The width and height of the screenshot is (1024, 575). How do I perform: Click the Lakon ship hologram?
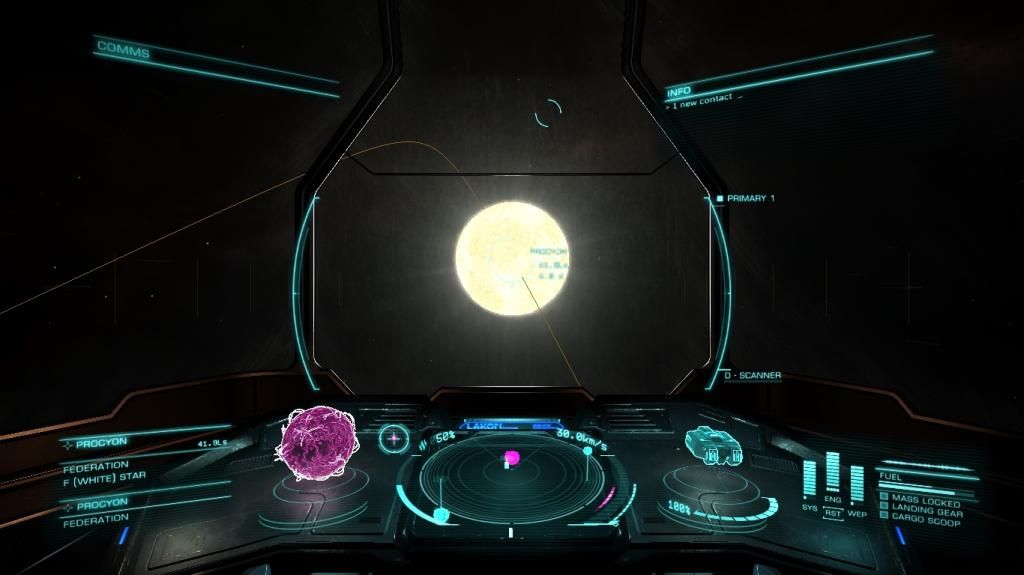[712, 446]
